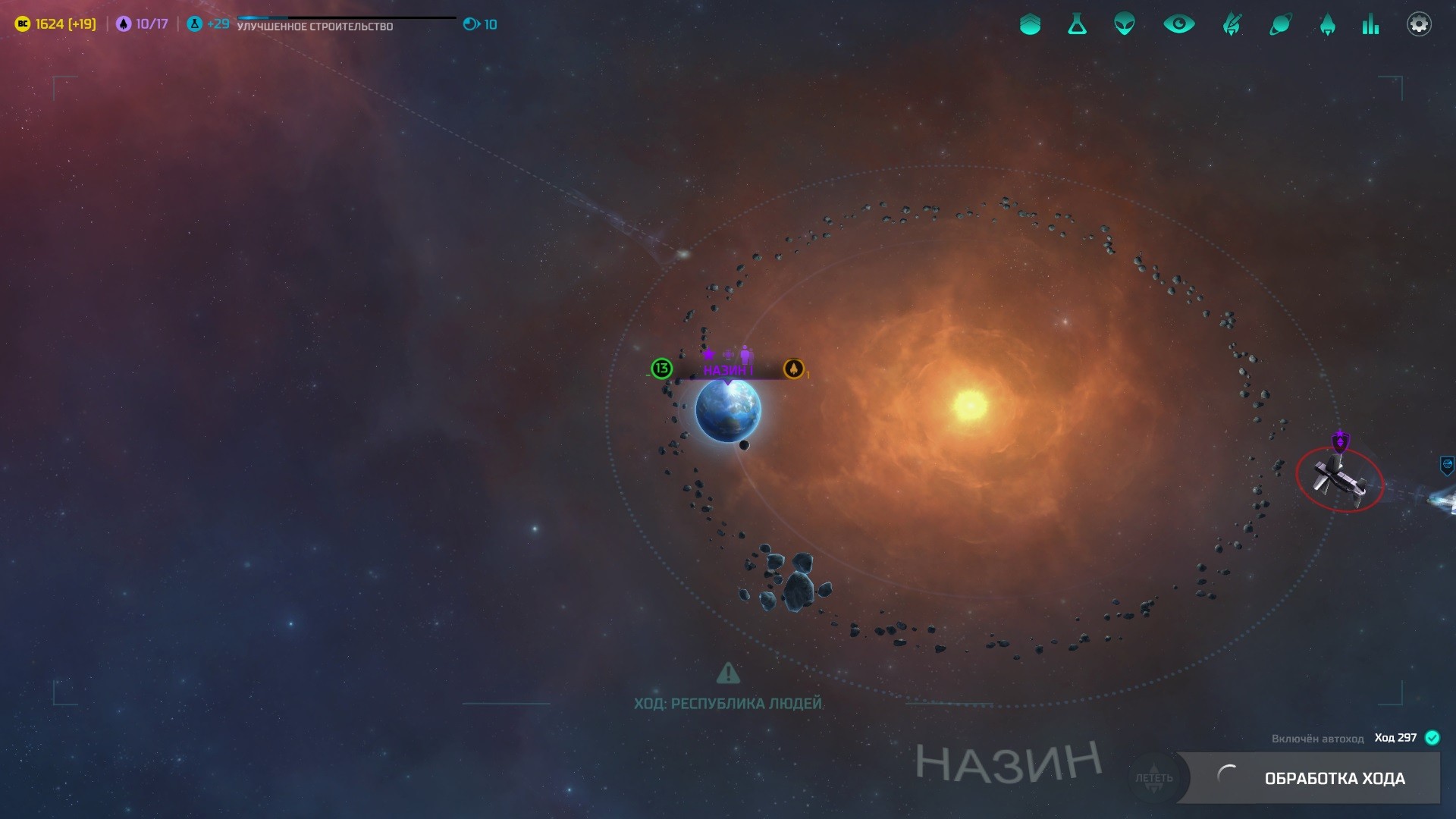This screenshot has width=1456, height=819.
Task: Open ship design rocket-and-pencil icon
Action: pos(1232,24)
